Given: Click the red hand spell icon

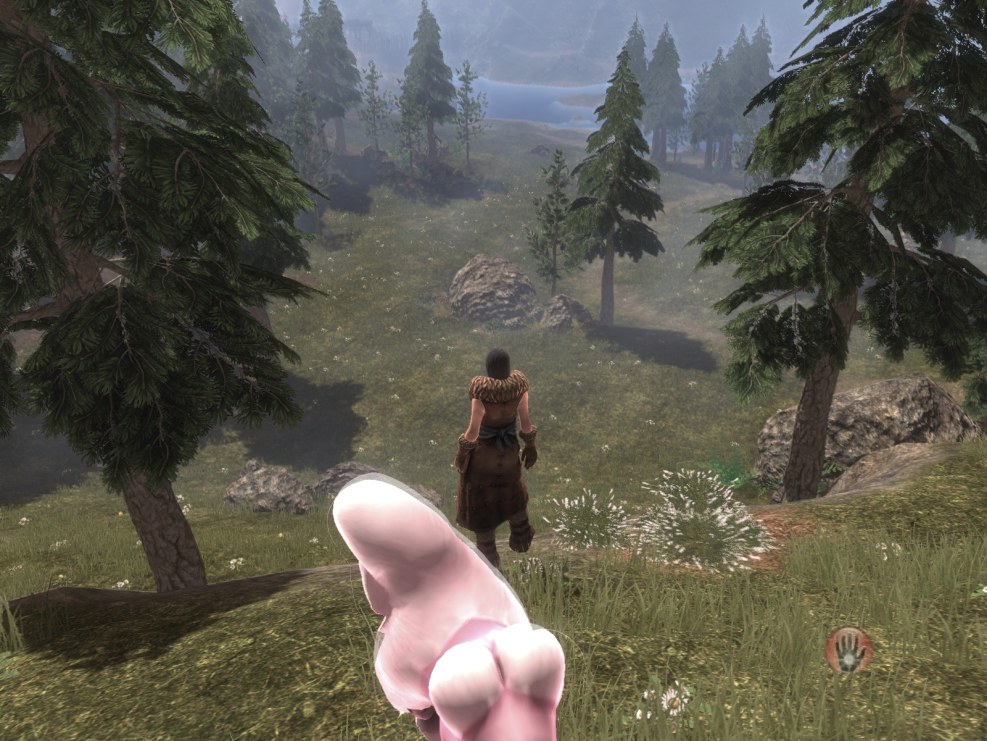Looking at the screenshot, I should click(849, 650).
